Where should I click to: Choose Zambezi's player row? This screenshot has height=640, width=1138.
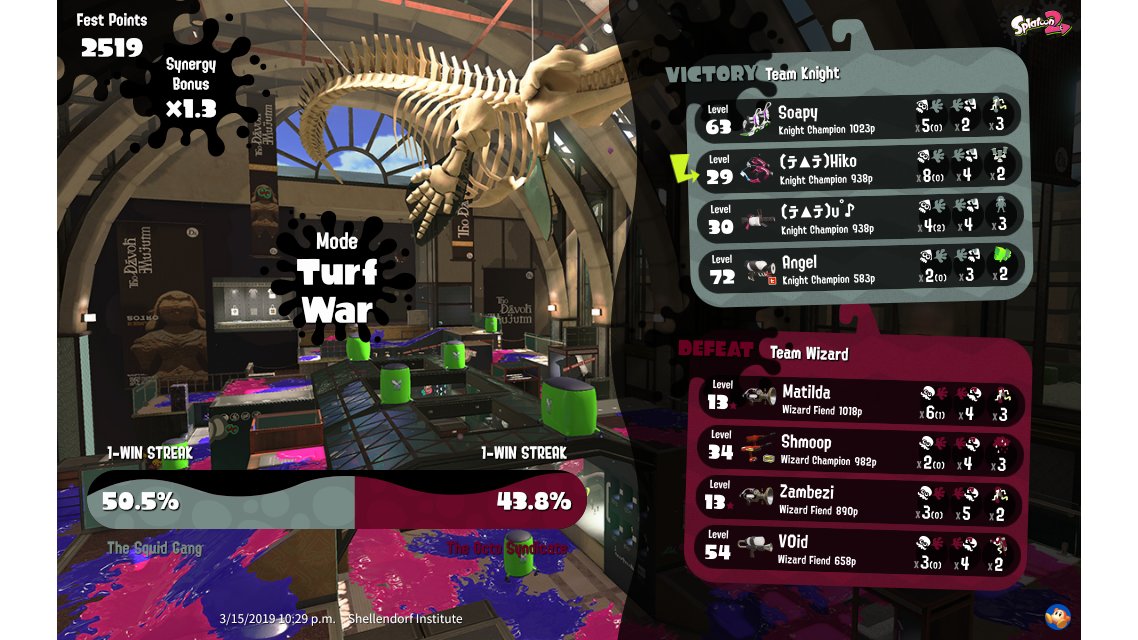click(x=861, y=498)
